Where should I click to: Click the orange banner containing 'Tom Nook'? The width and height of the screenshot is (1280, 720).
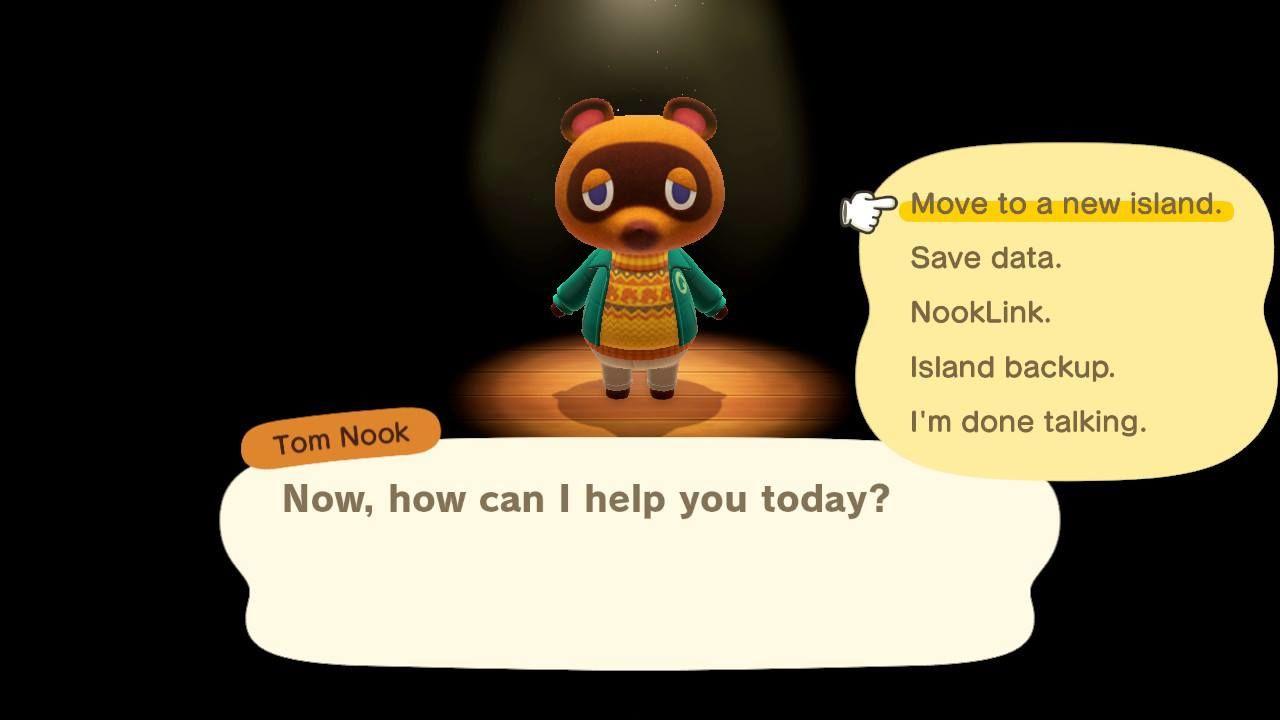pyautogui.click(x=340, y=432)
